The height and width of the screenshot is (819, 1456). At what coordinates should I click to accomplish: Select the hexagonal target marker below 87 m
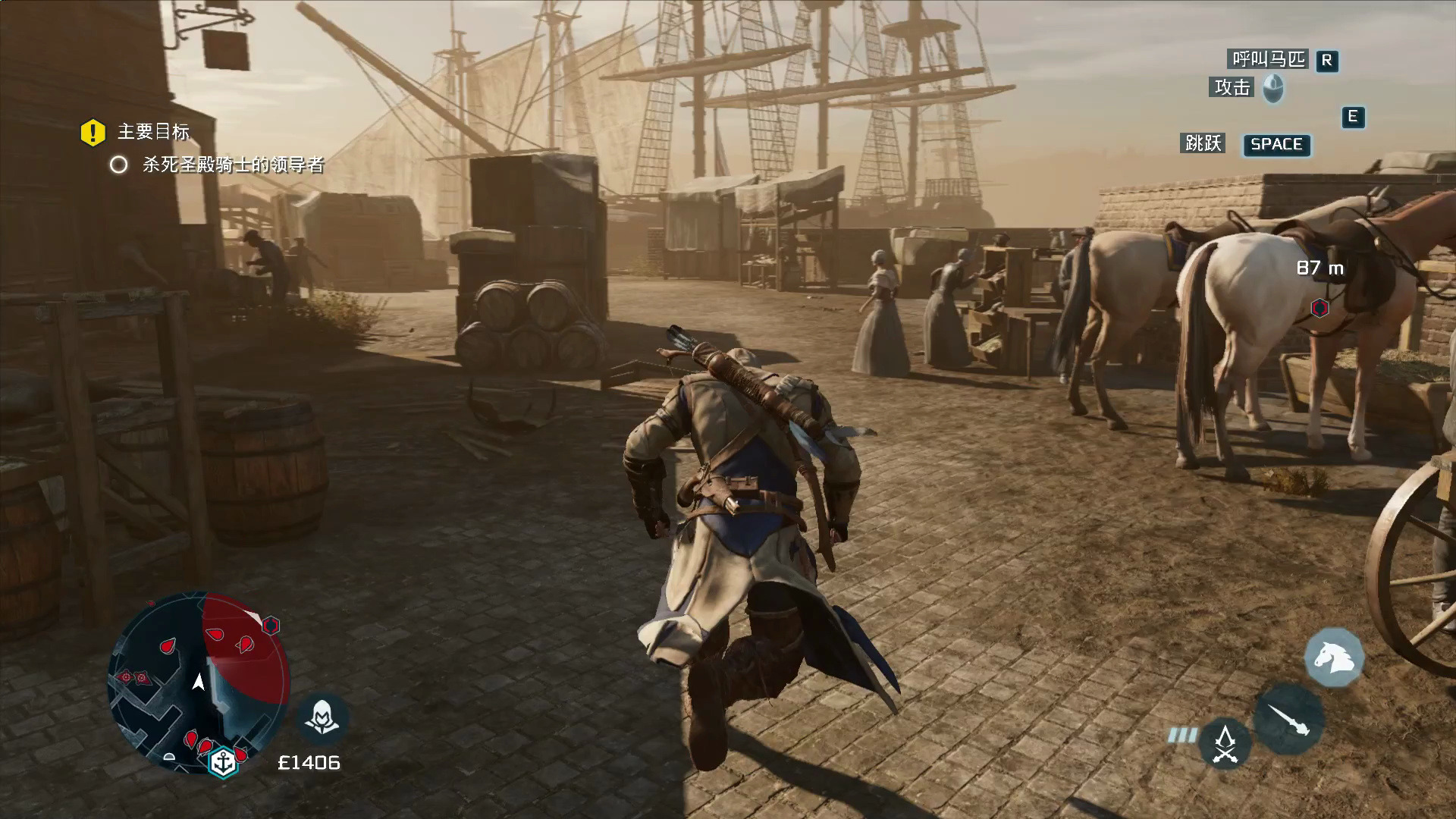[1319, 307]
